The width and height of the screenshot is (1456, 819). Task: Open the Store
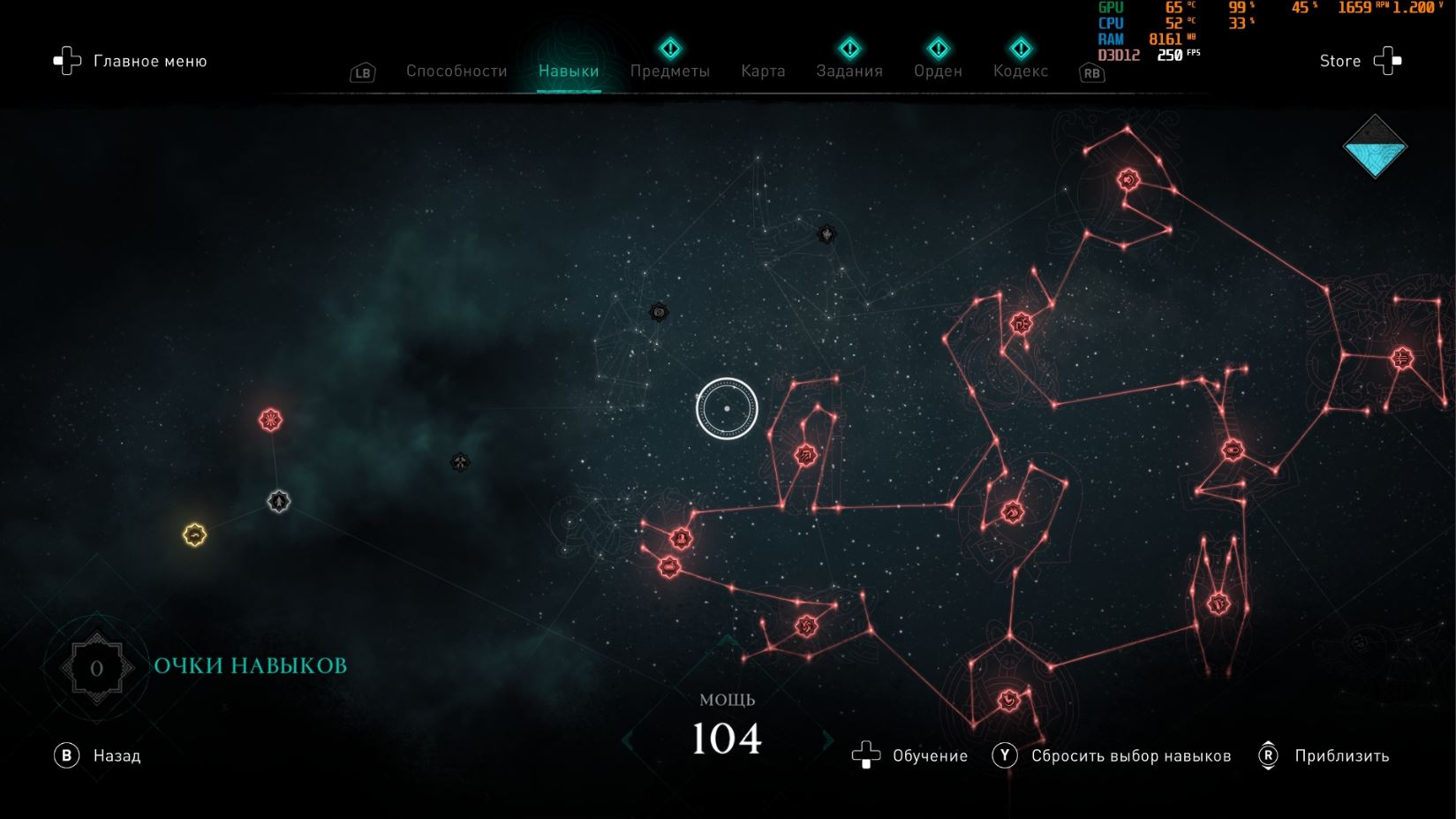(x=1360, y=61)
